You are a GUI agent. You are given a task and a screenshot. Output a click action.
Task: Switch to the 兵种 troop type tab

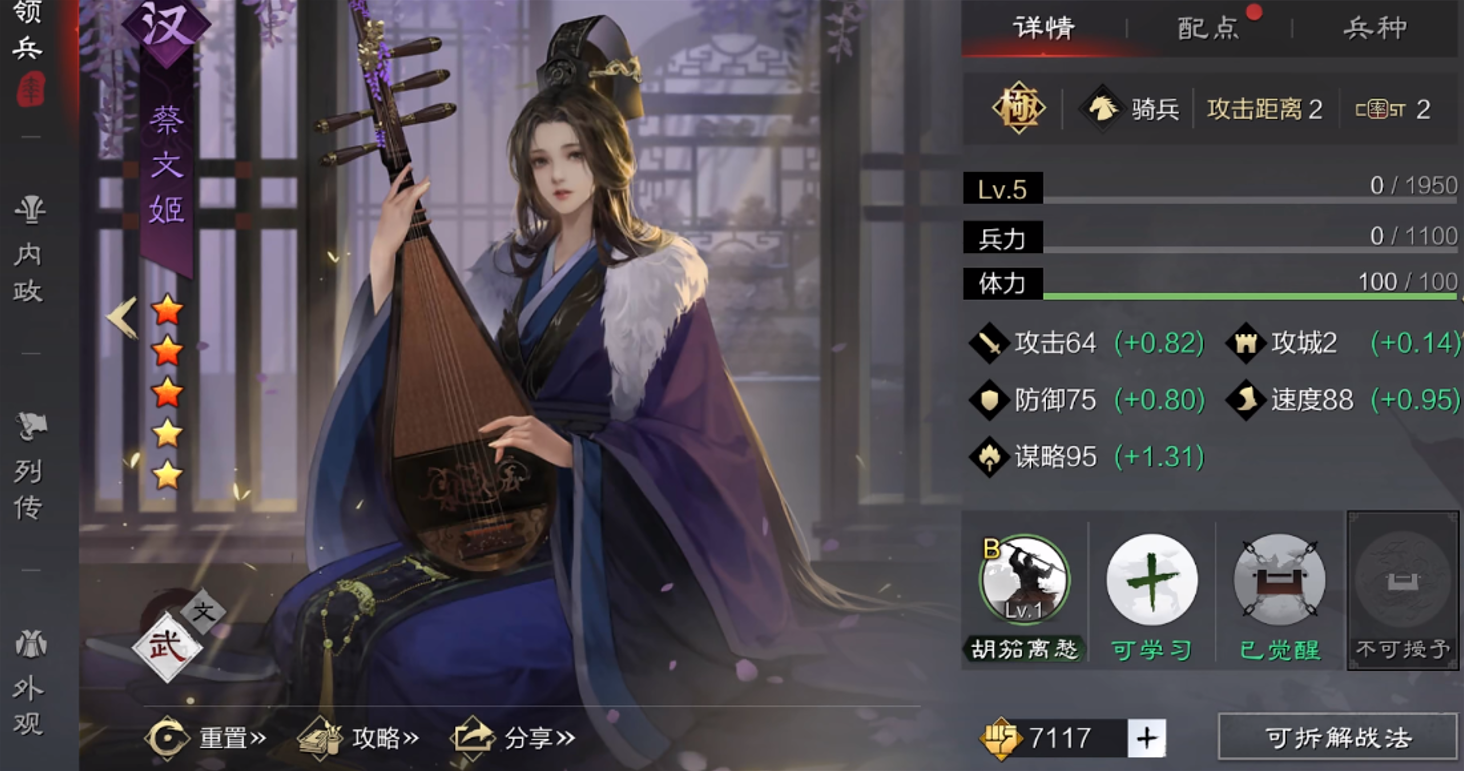coord(1375,28)
